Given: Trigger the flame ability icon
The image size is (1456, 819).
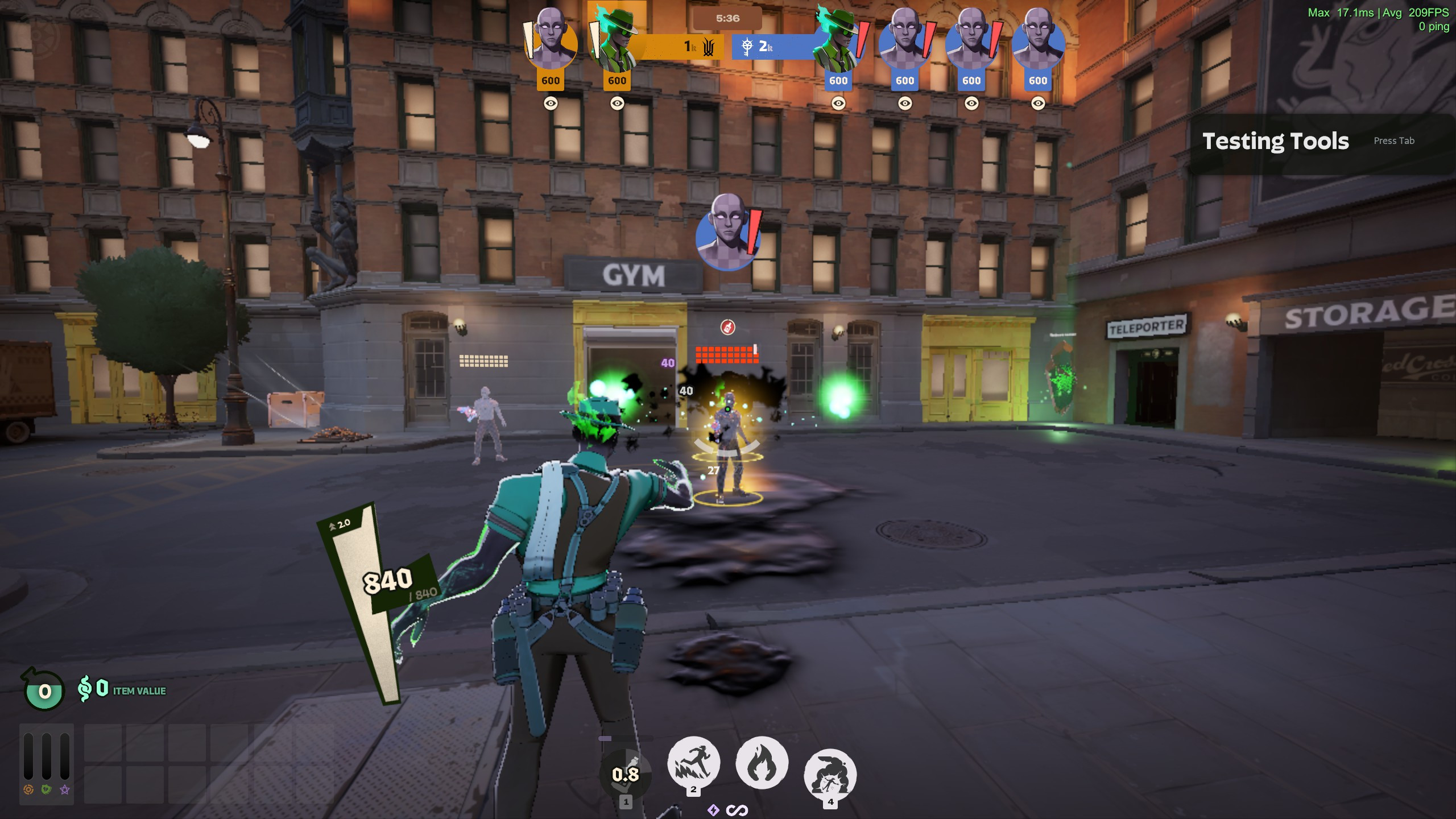Looking at the screenshot, I should point(762,763).
